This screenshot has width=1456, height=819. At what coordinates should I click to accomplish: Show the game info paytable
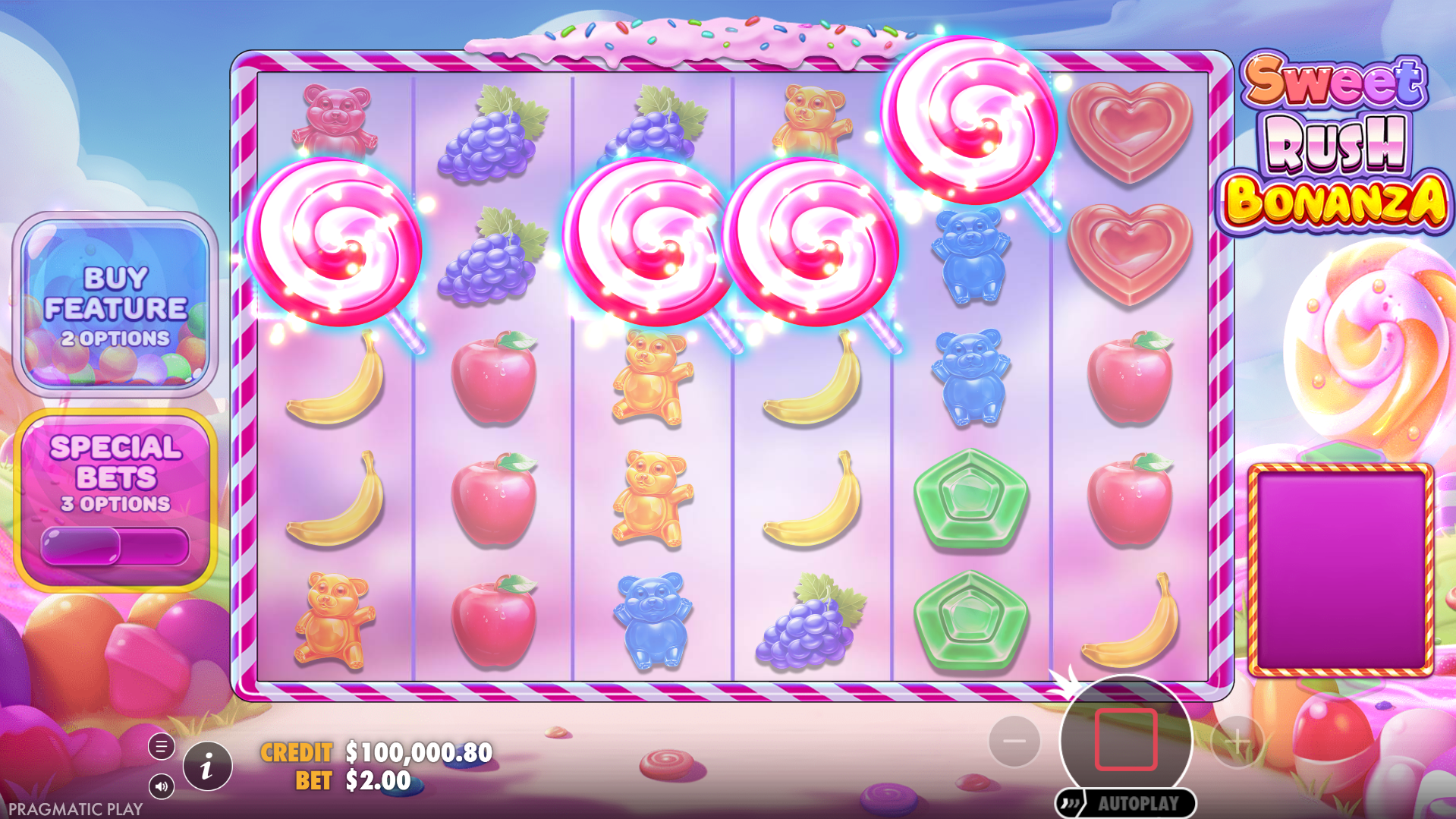pyautogui.click(x=207, y=767)
